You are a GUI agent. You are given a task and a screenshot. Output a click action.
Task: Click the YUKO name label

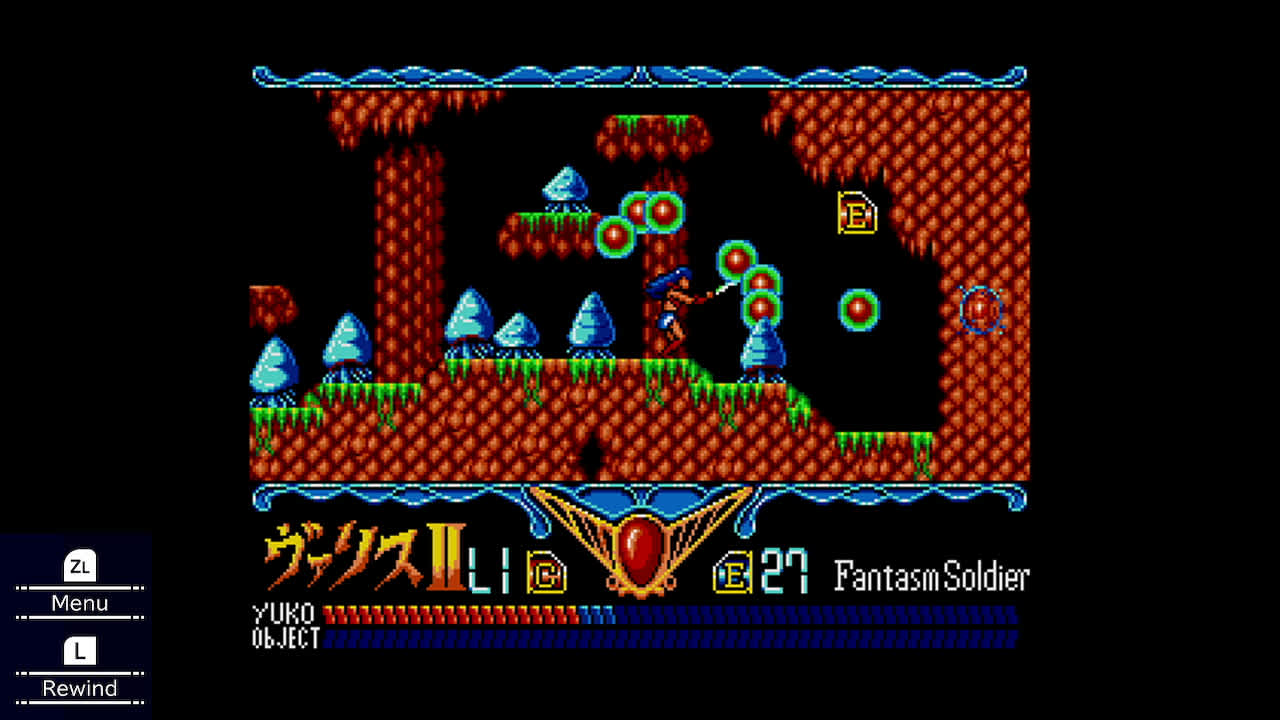click(x=284, y=614)
